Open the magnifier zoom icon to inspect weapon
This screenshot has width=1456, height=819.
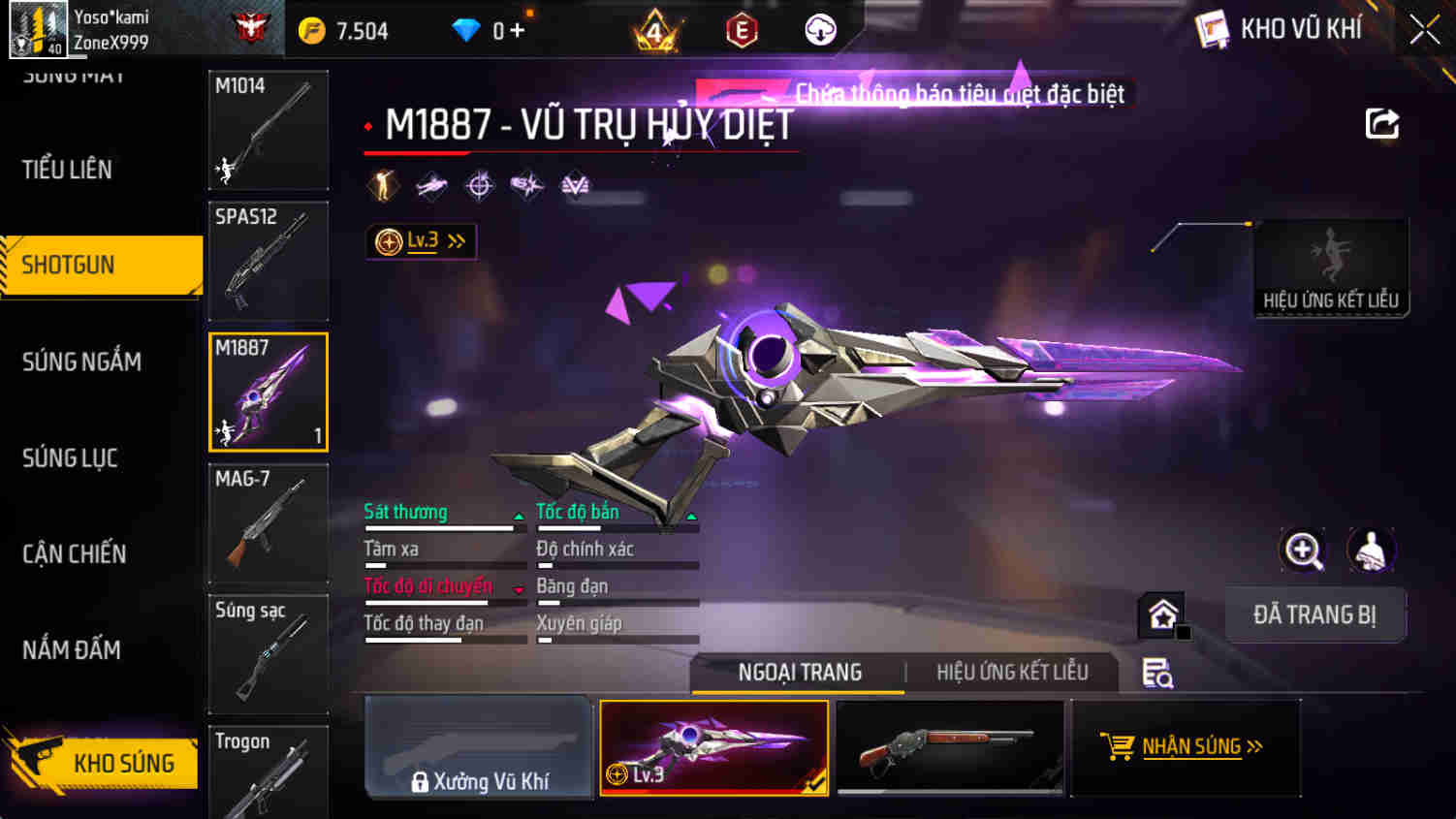tap(1304, 552)
